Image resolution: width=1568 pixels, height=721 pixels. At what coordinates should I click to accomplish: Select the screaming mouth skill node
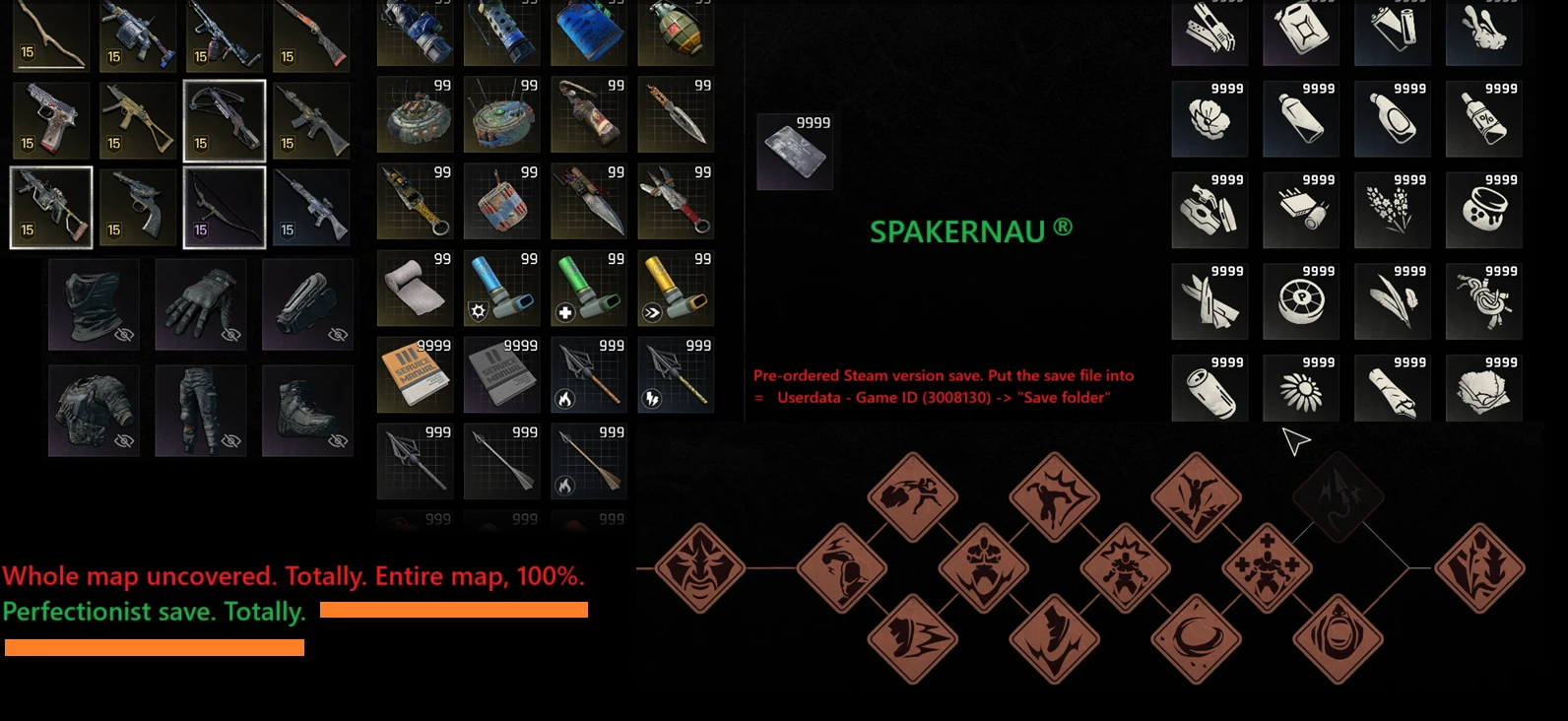pos(1338,639)
